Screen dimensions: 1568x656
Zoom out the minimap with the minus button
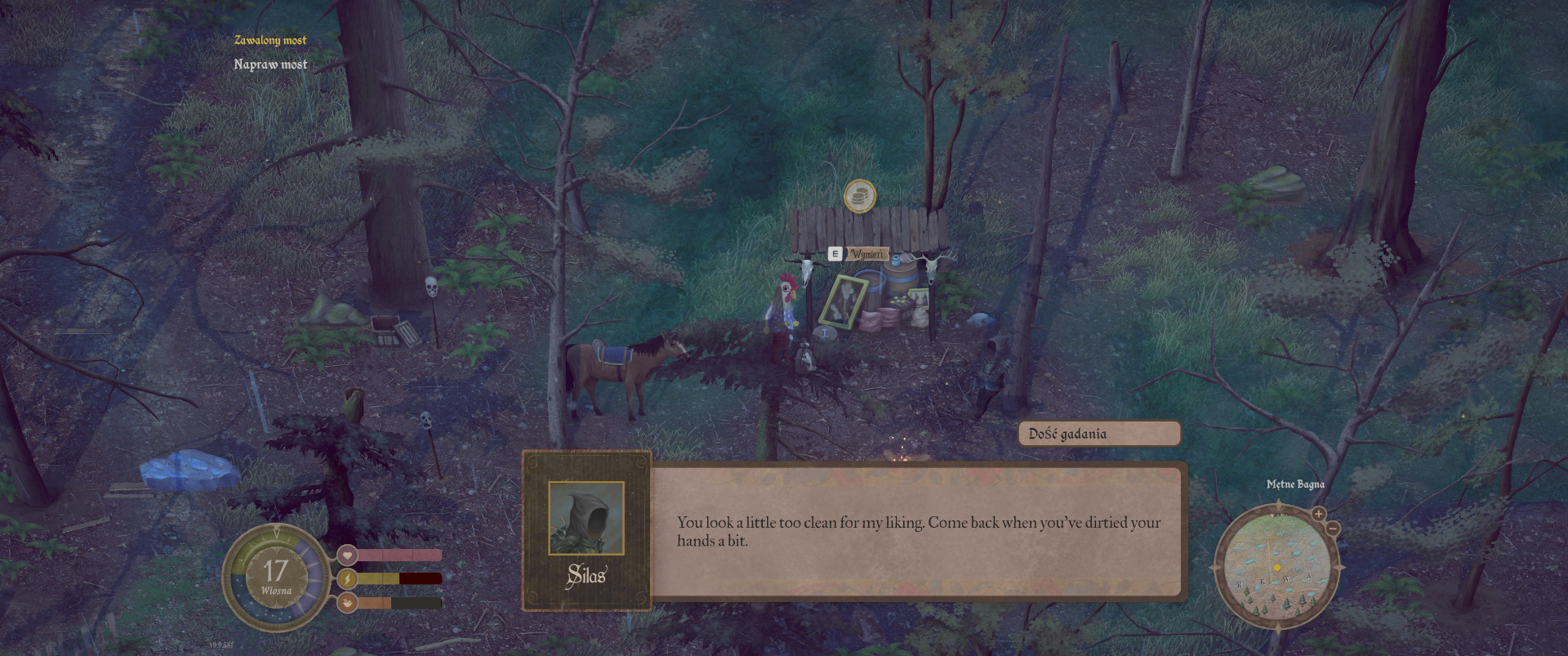(1333, 529)
